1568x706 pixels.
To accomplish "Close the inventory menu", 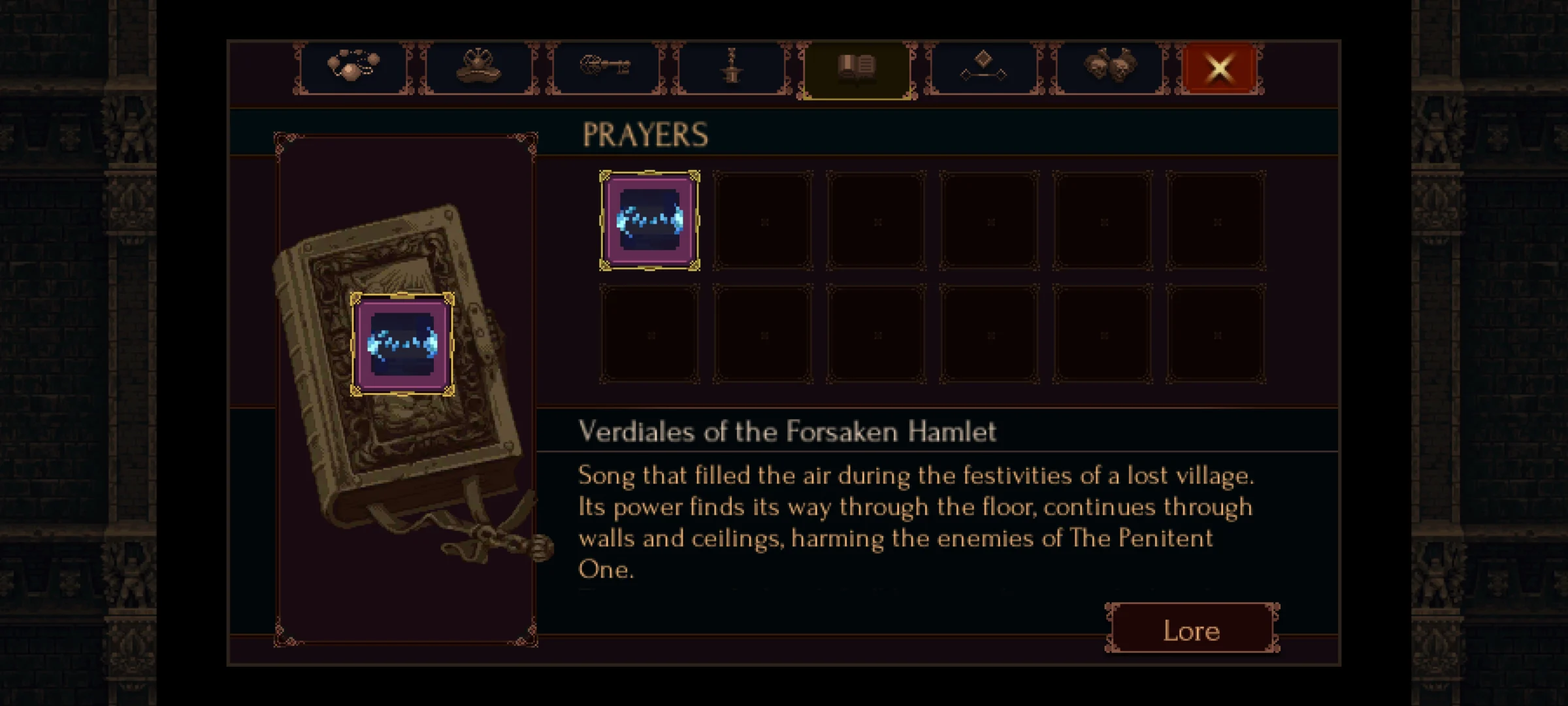I will point(1218,68).
